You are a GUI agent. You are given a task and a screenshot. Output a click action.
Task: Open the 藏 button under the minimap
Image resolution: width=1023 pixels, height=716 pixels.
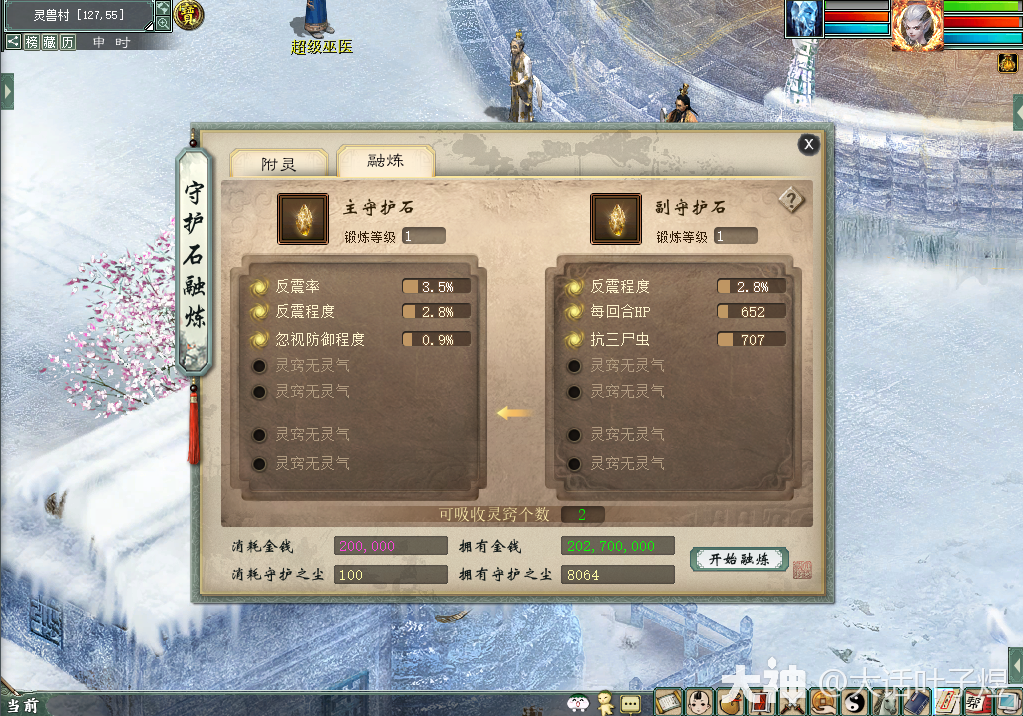coord(50,42)
